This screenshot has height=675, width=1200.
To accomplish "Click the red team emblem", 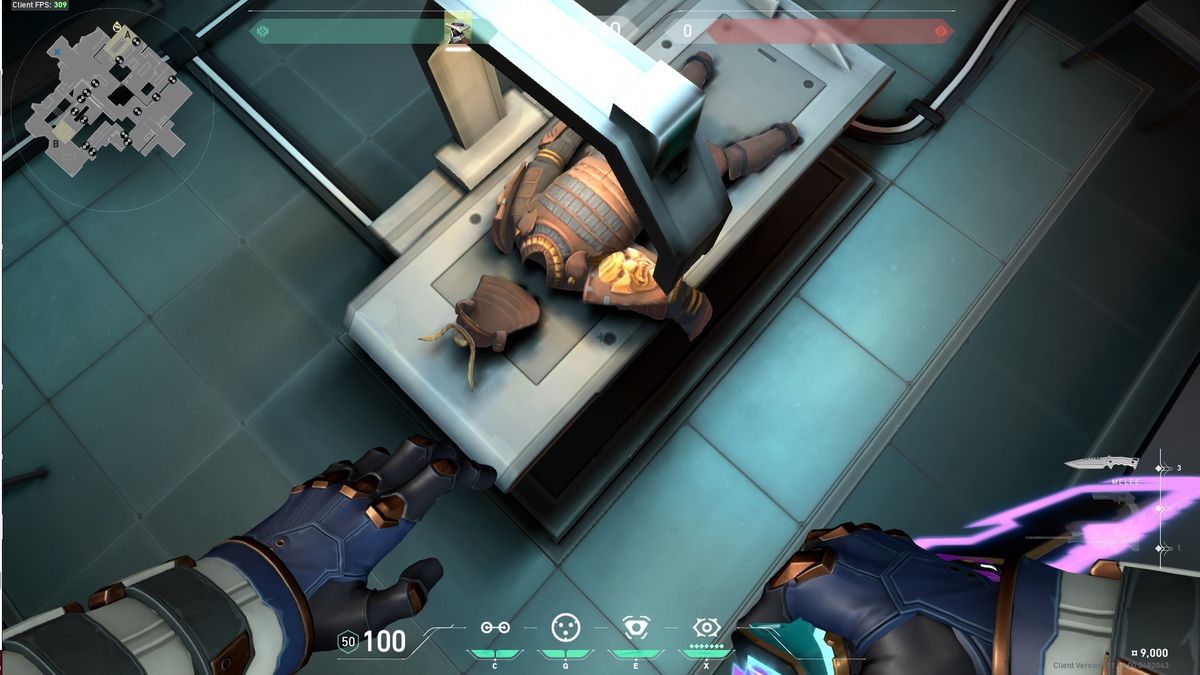I will click(940, 31).
